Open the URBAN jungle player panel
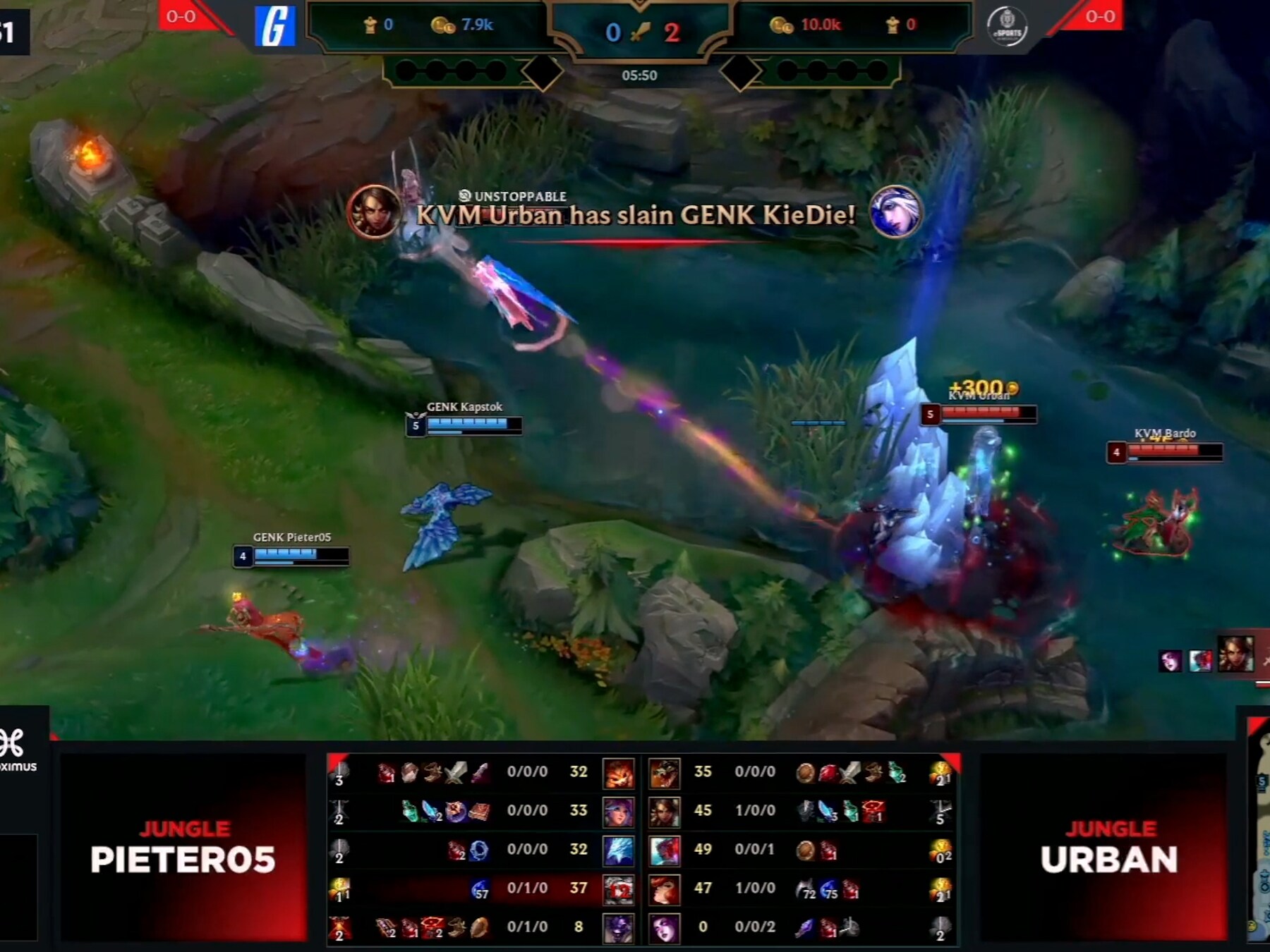1270x952 pixels. pyautogui.click(x=1108, y=847)
